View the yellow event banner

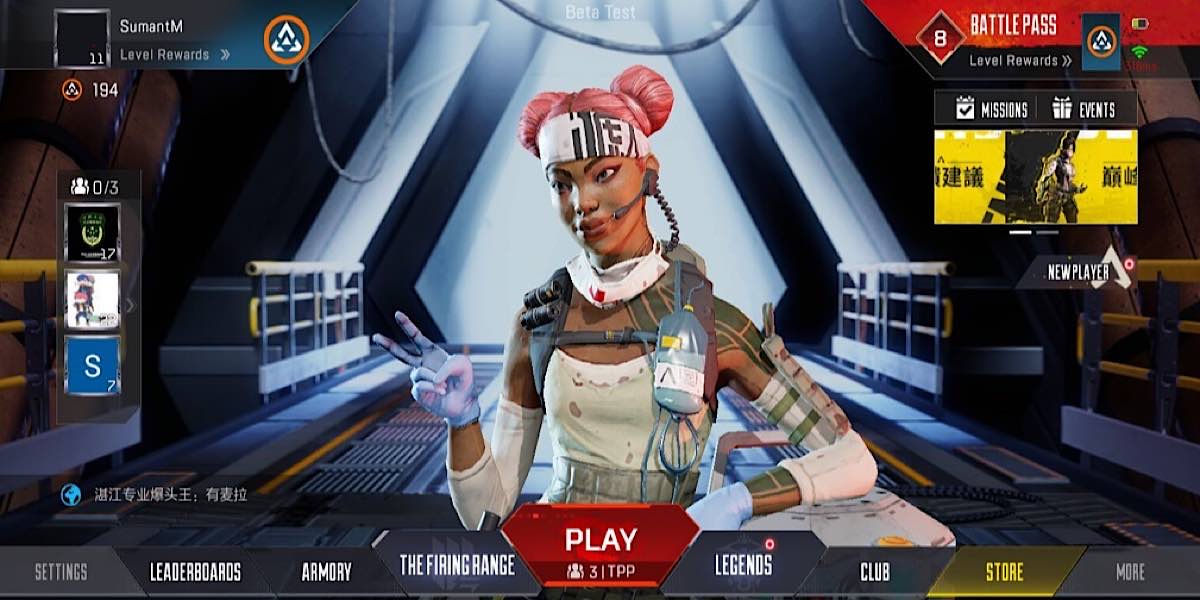point(1035,177)
